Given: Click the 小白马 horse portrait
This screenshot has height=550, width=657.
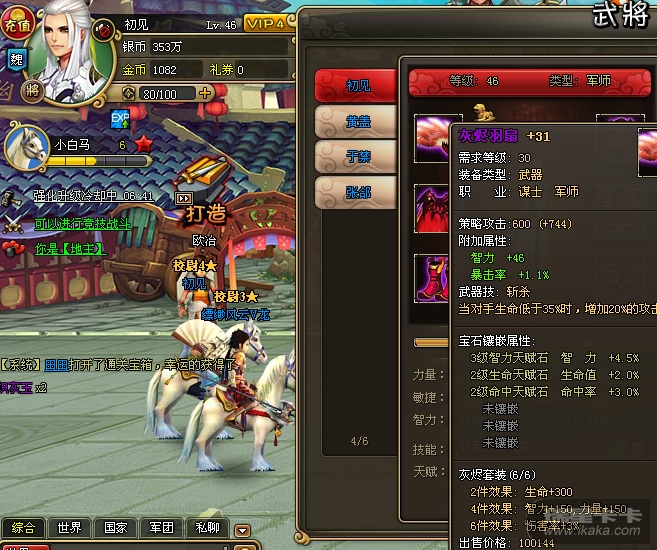Looking at the screenshot, I should coord(27,148).
